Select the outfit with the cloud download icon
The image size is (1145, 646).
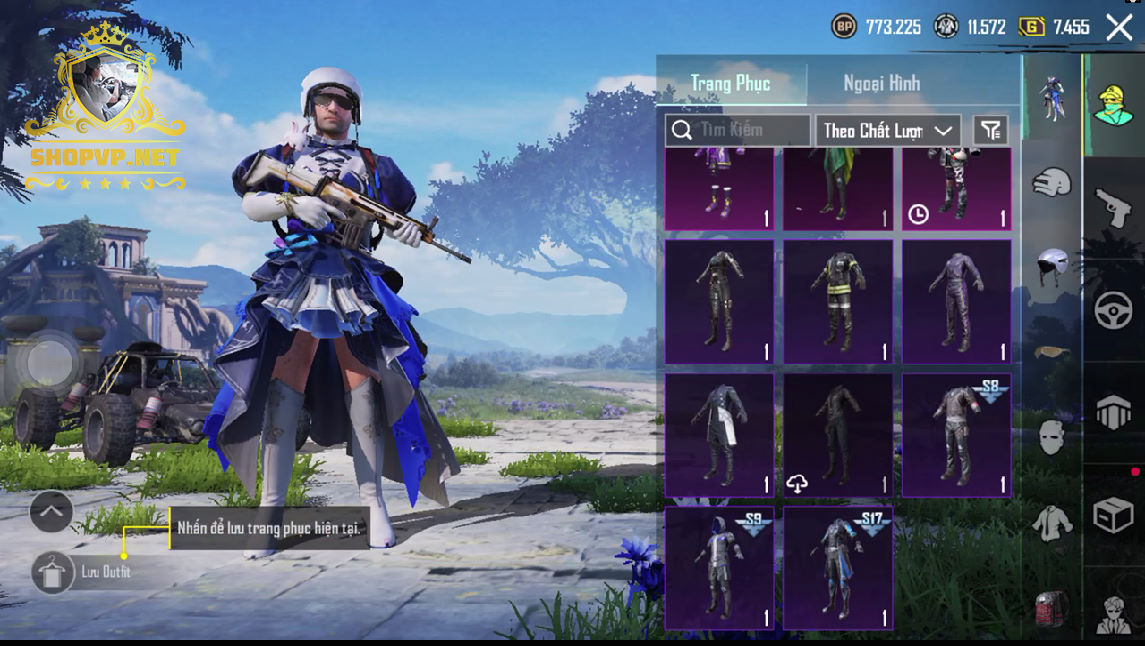point(838,436)
